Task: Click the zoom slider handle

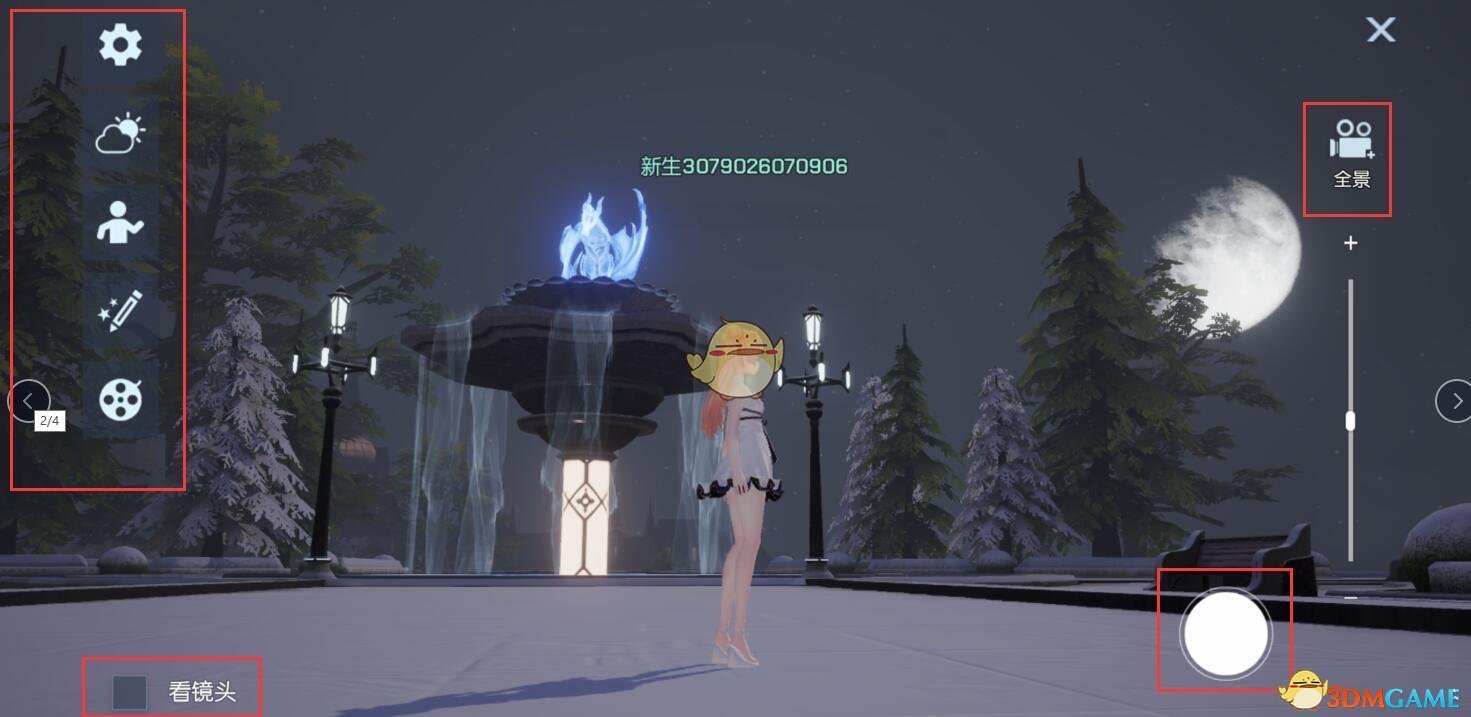Action: click(1351, 420)
